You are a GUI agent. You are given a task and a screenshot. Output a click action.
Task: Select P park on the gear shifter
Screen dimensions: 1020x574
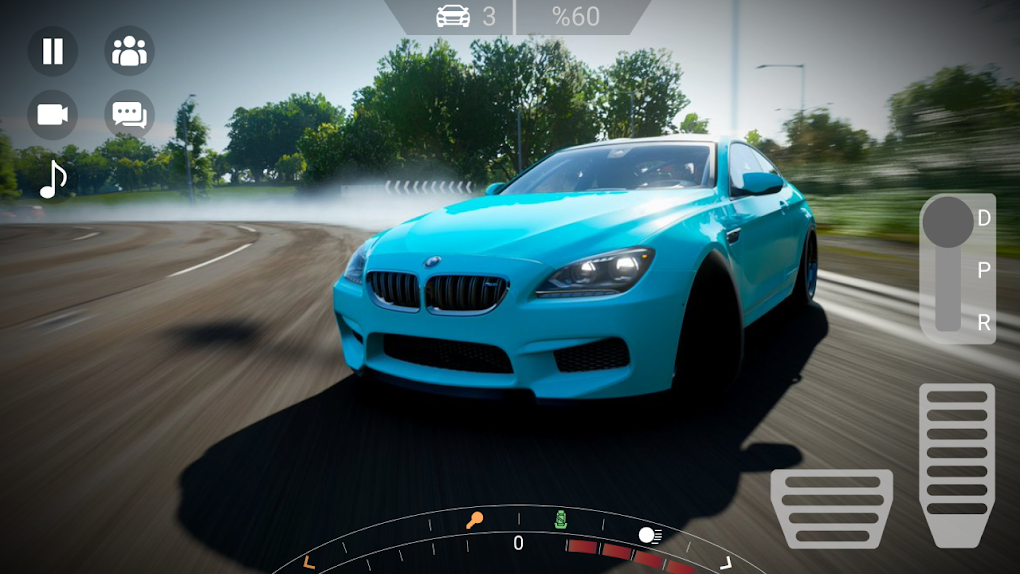(x=984, y=270)
